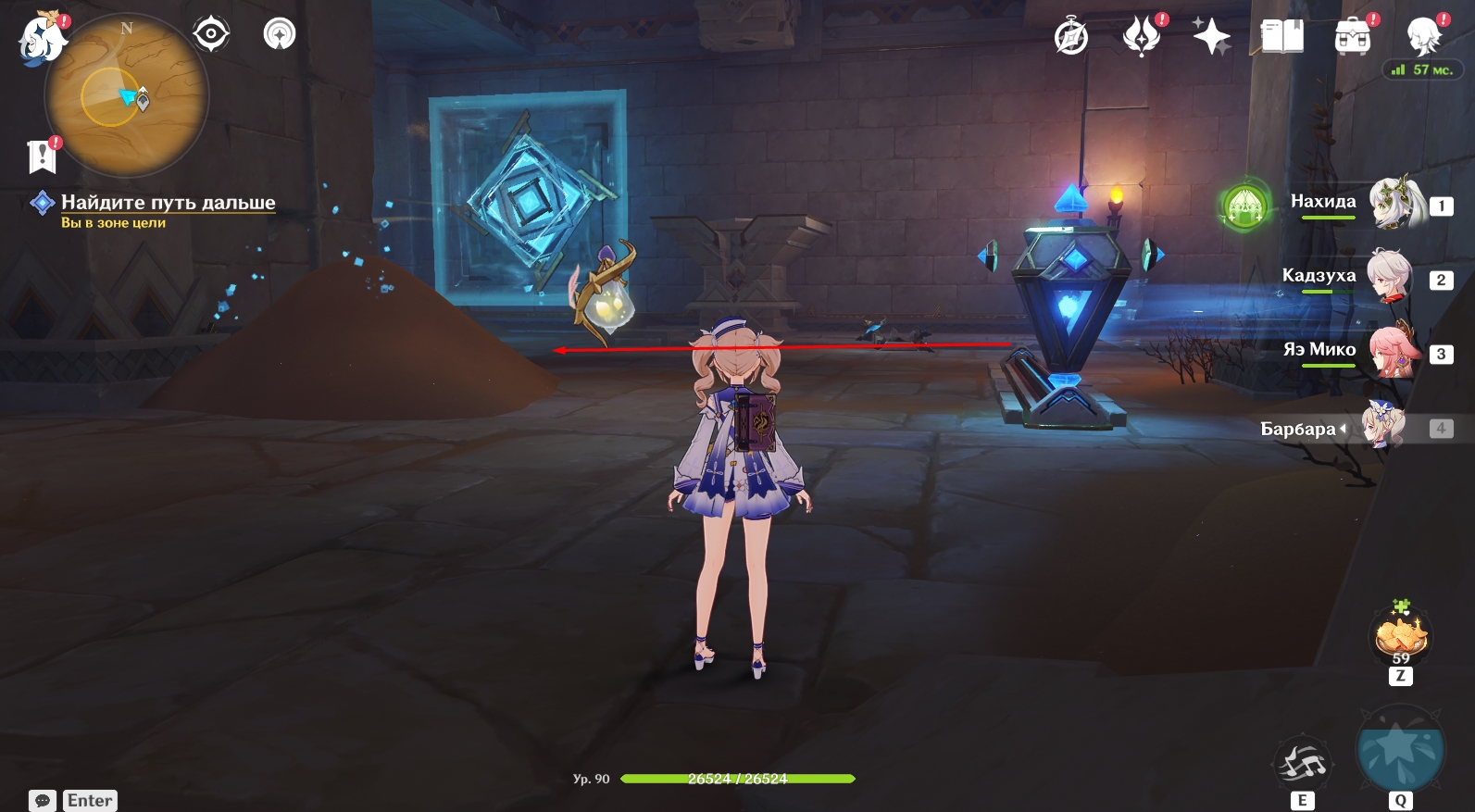Select the tracked quest "Найдите путь дальше"
Screen dimensions: 1475x812
click(168, 202)
